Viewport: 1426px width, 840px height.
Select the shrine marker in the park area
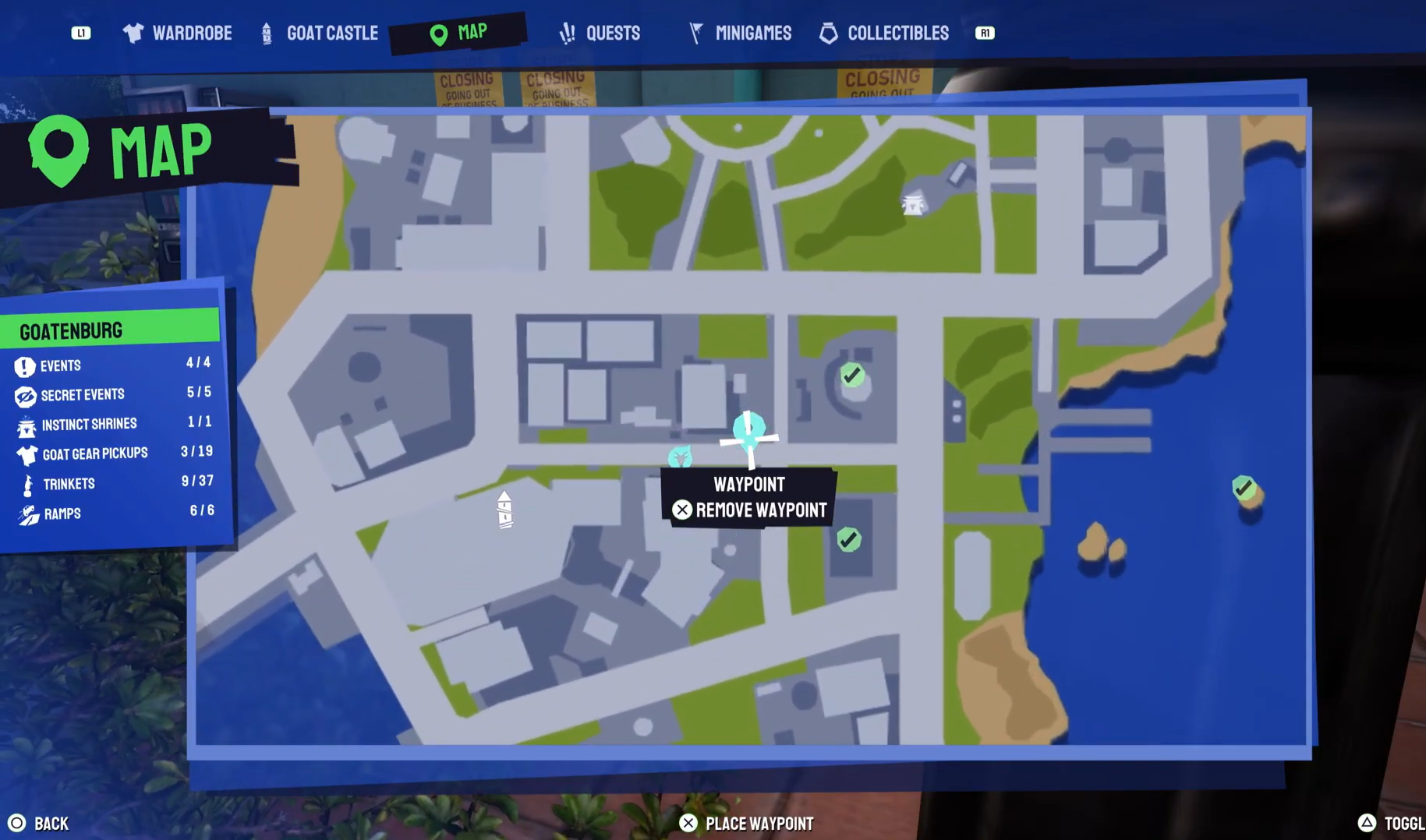coord(912,203)
